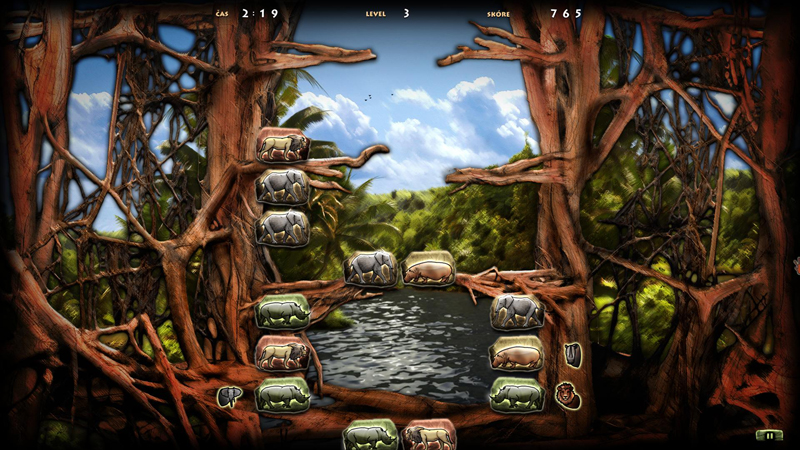The width and height of the screenshot is (800, 450).
Task: Select the lion tile topping the left column
Action: coord(282,146)
